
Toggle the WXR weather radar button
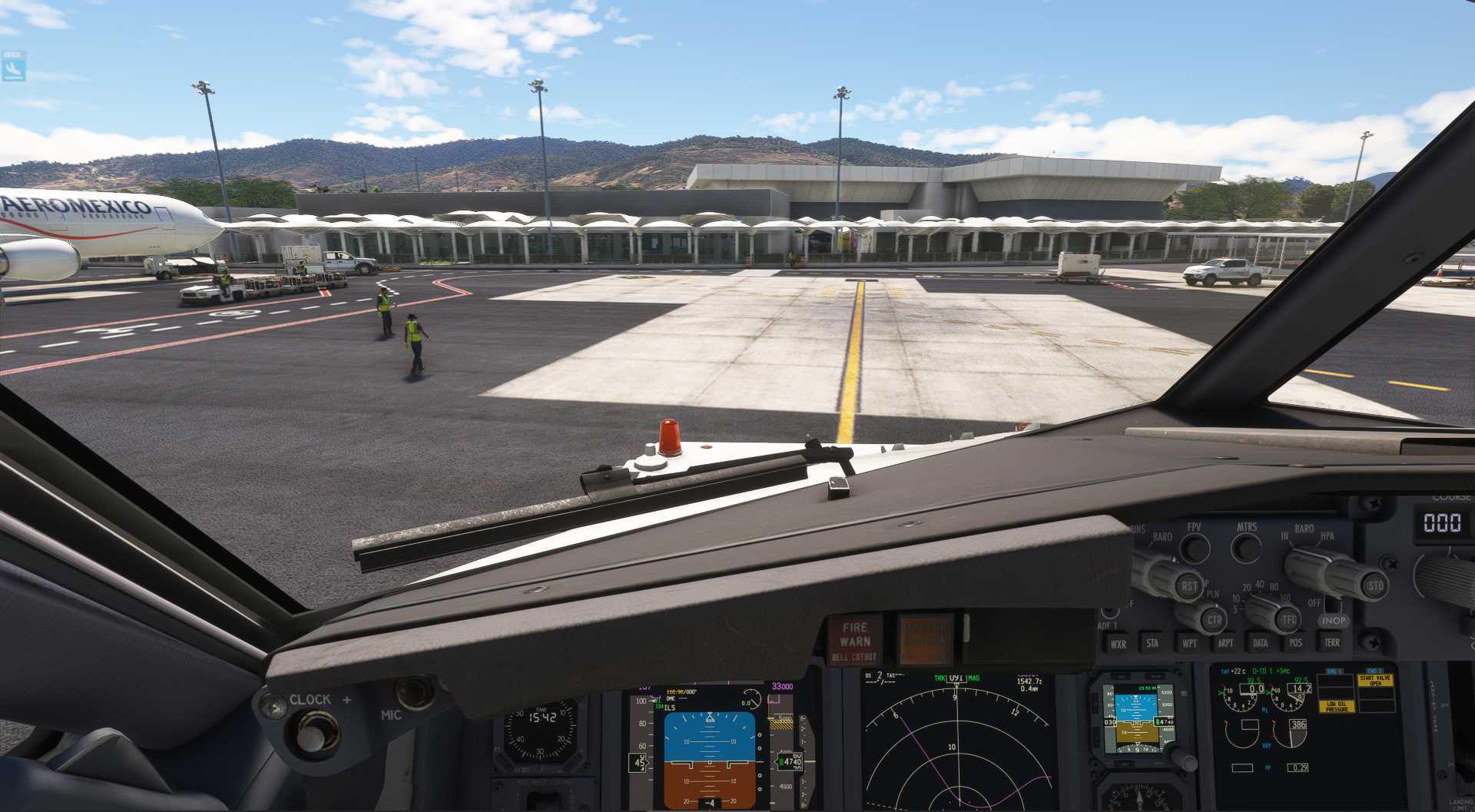[x=1118, y=644]
